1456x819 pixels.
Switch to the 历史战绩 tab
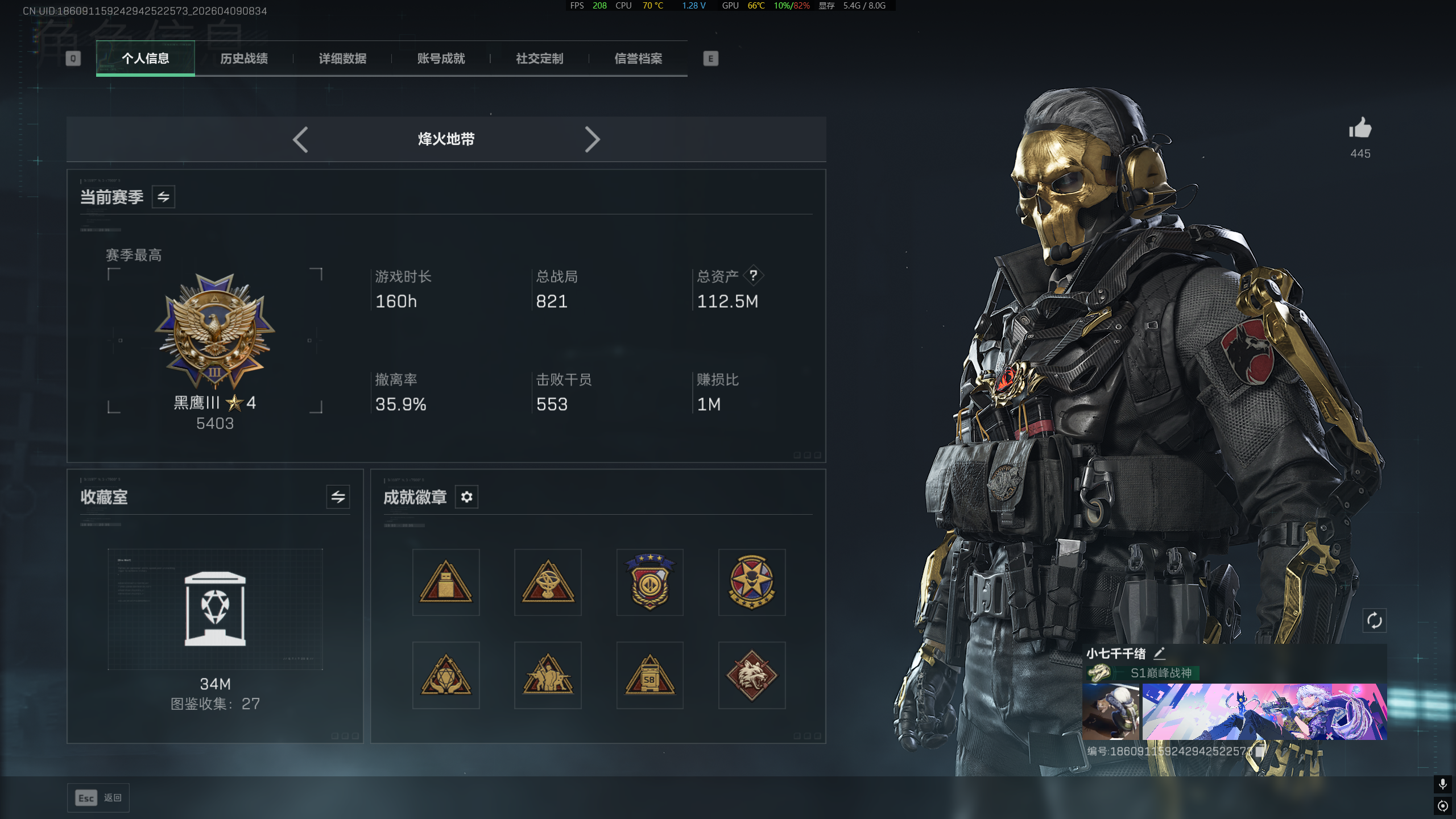pyautogui.click(x=244, y=59)
